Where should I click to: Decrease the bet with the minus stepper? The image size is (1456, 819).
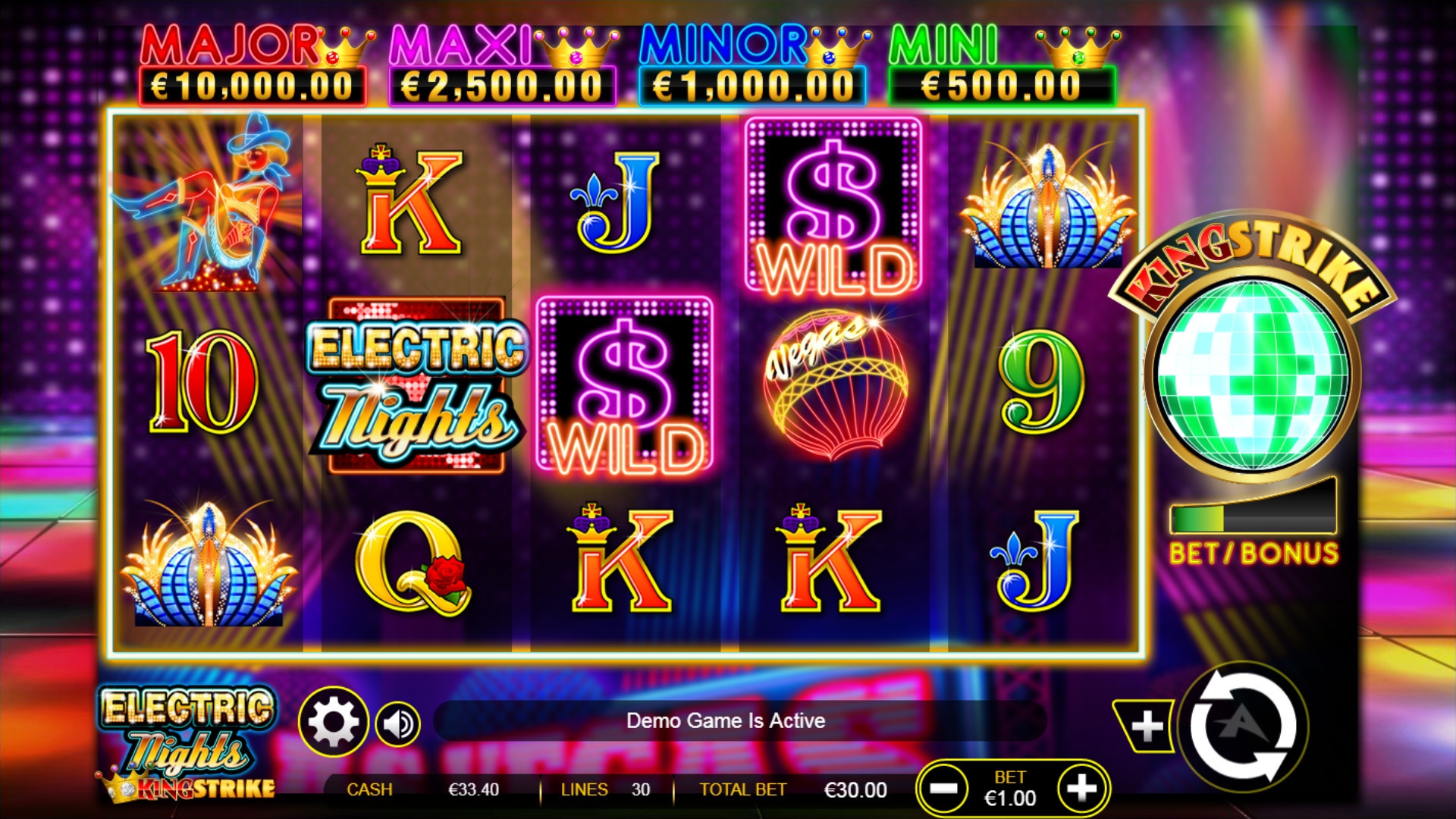pyautogui.click(x=943, y=789)
